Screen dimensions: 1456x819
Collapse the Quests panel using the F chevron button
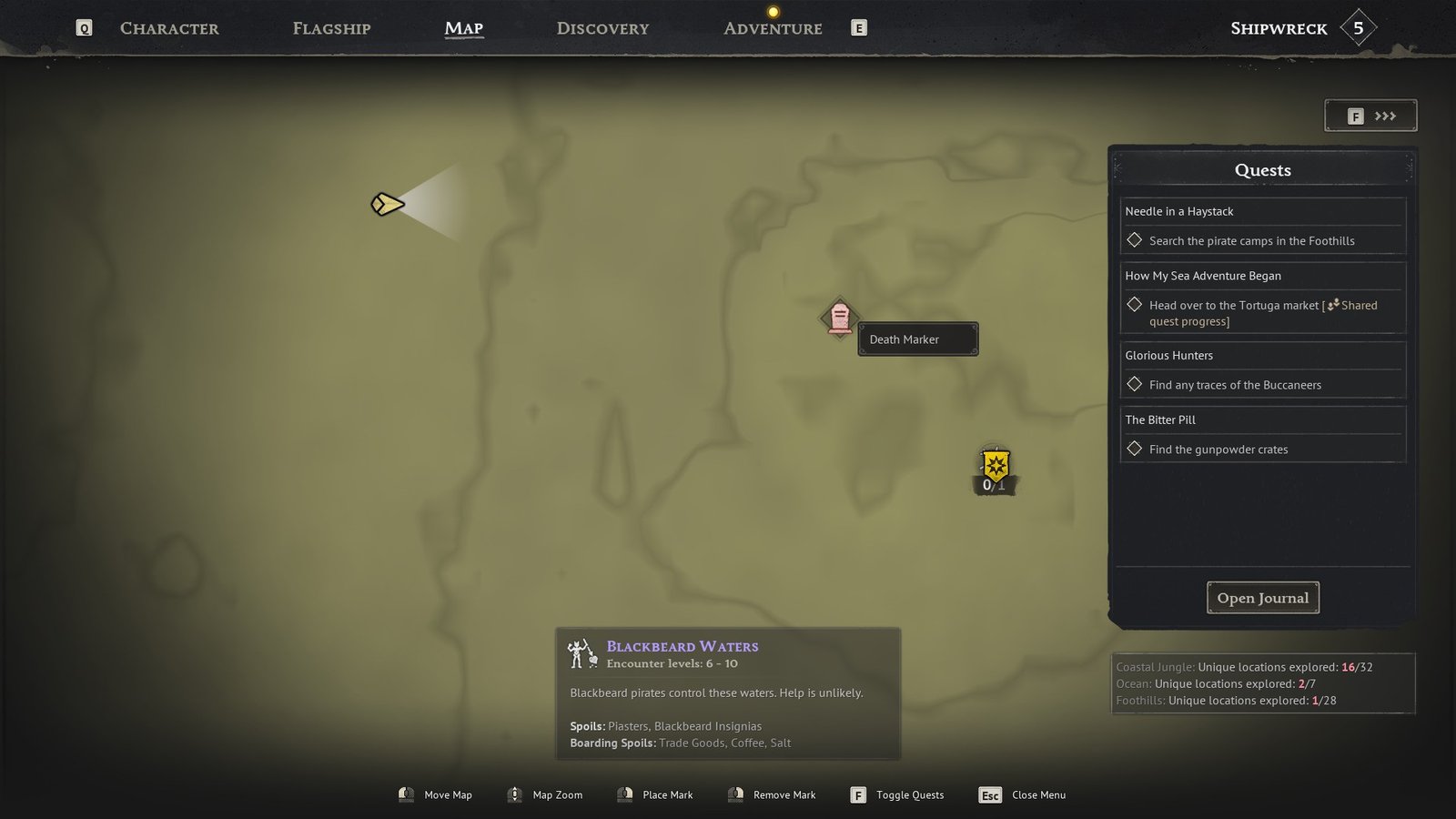(x=1370, y=116)
